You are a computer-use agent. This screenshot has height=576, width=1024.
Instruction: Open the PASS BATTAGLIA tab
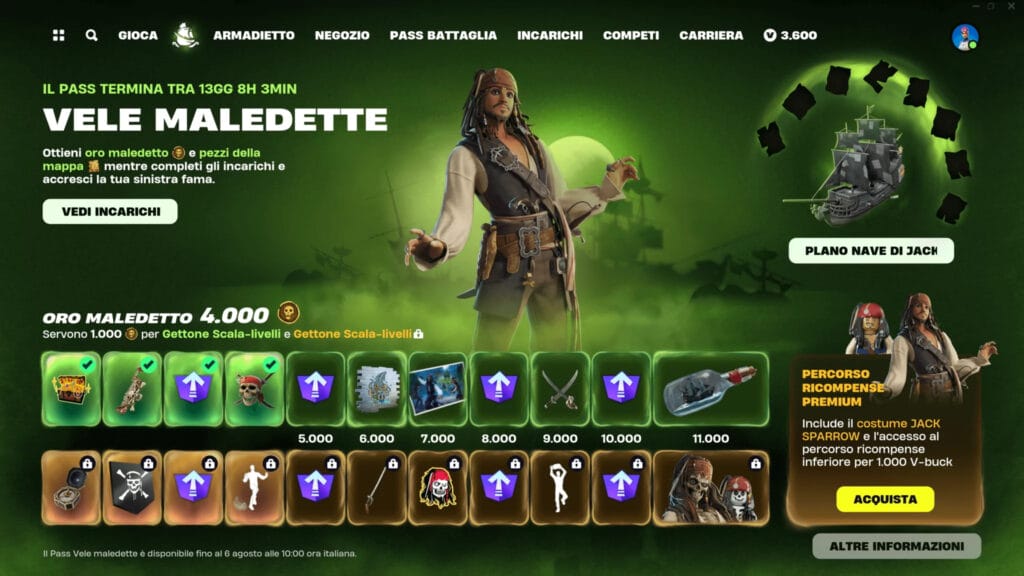(443, 35)
